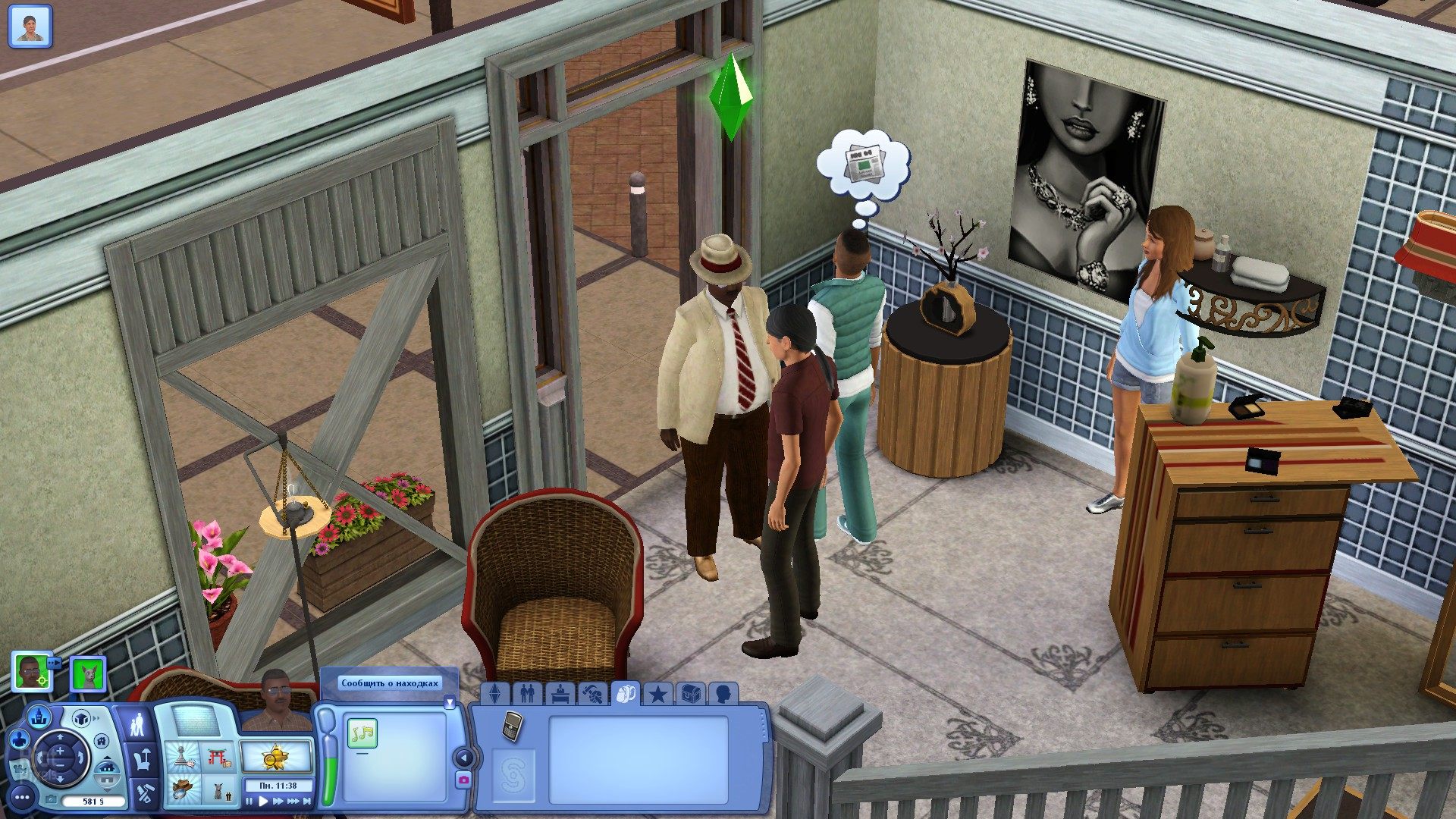
Task: Open the Career desk tab
Action: pyautogui.click(x=560, y=694)
